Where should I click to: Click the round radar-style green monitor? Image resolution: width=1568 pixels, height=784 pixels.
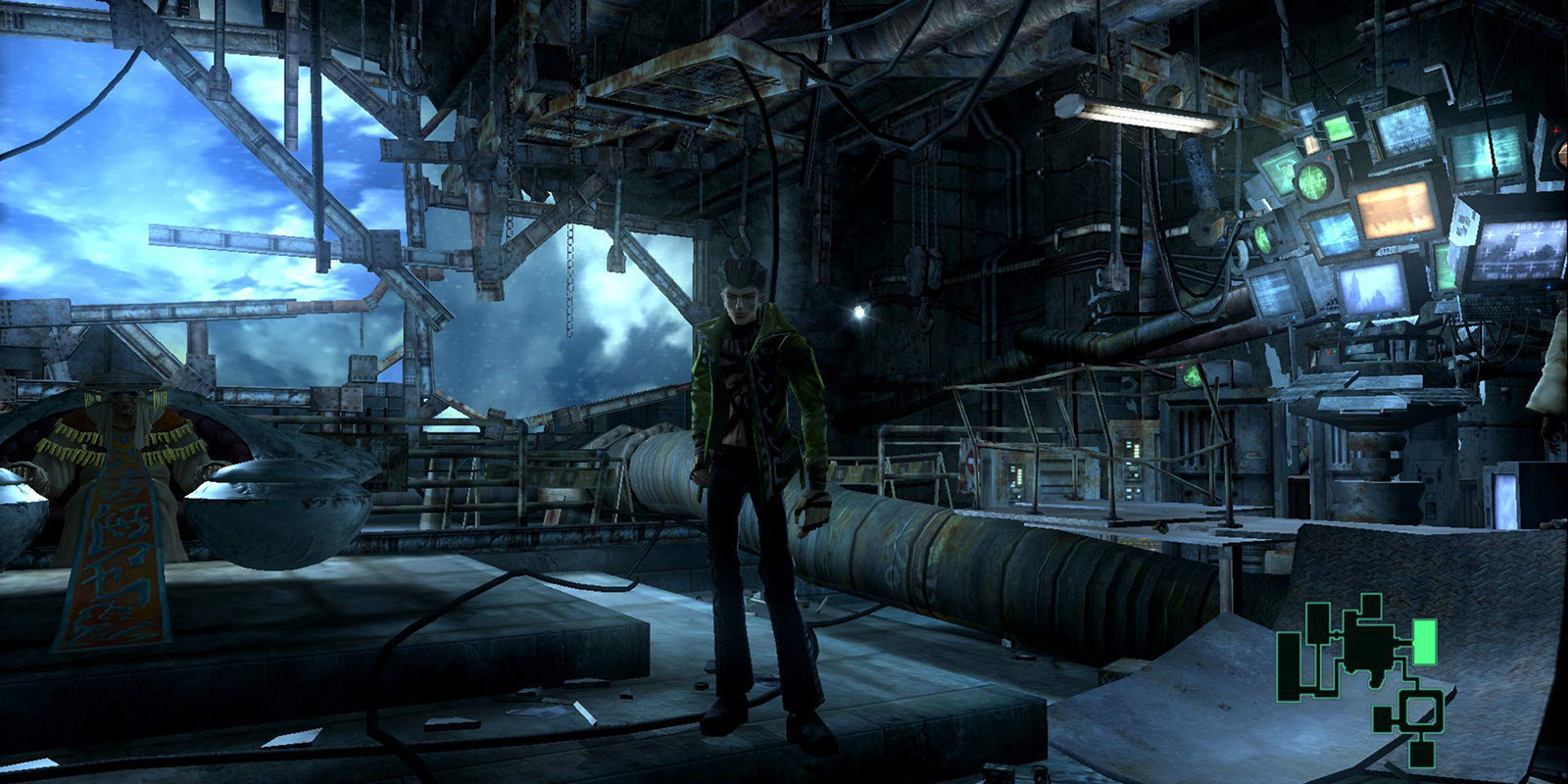(1314, 183)
